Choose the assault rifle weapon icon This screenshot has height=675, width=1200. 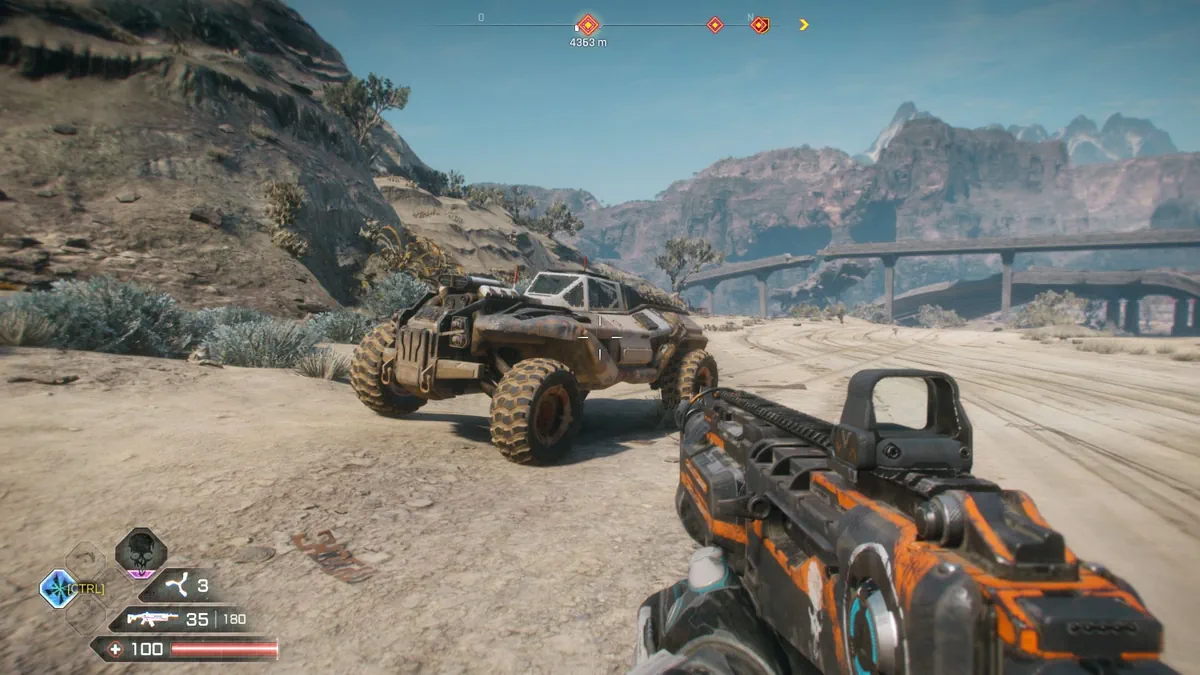coord(152,619)
